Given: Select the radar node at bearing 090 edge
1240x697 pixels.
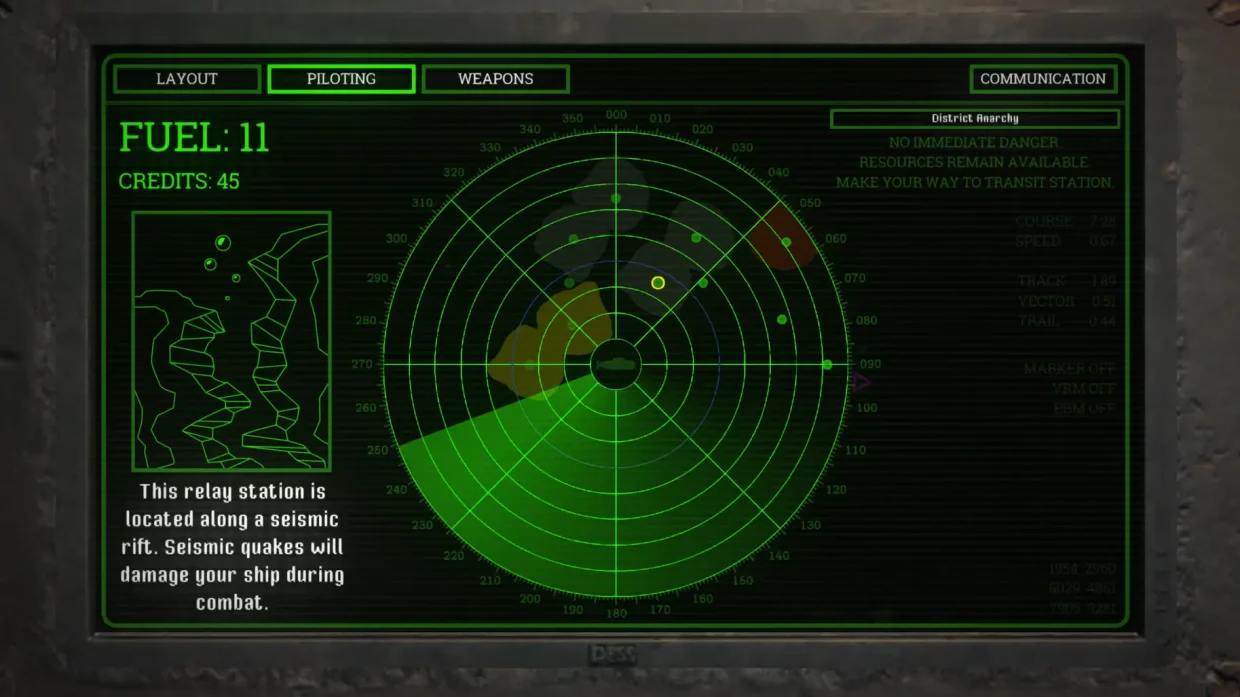Looking at the screenshot, I should click(827, 364).
